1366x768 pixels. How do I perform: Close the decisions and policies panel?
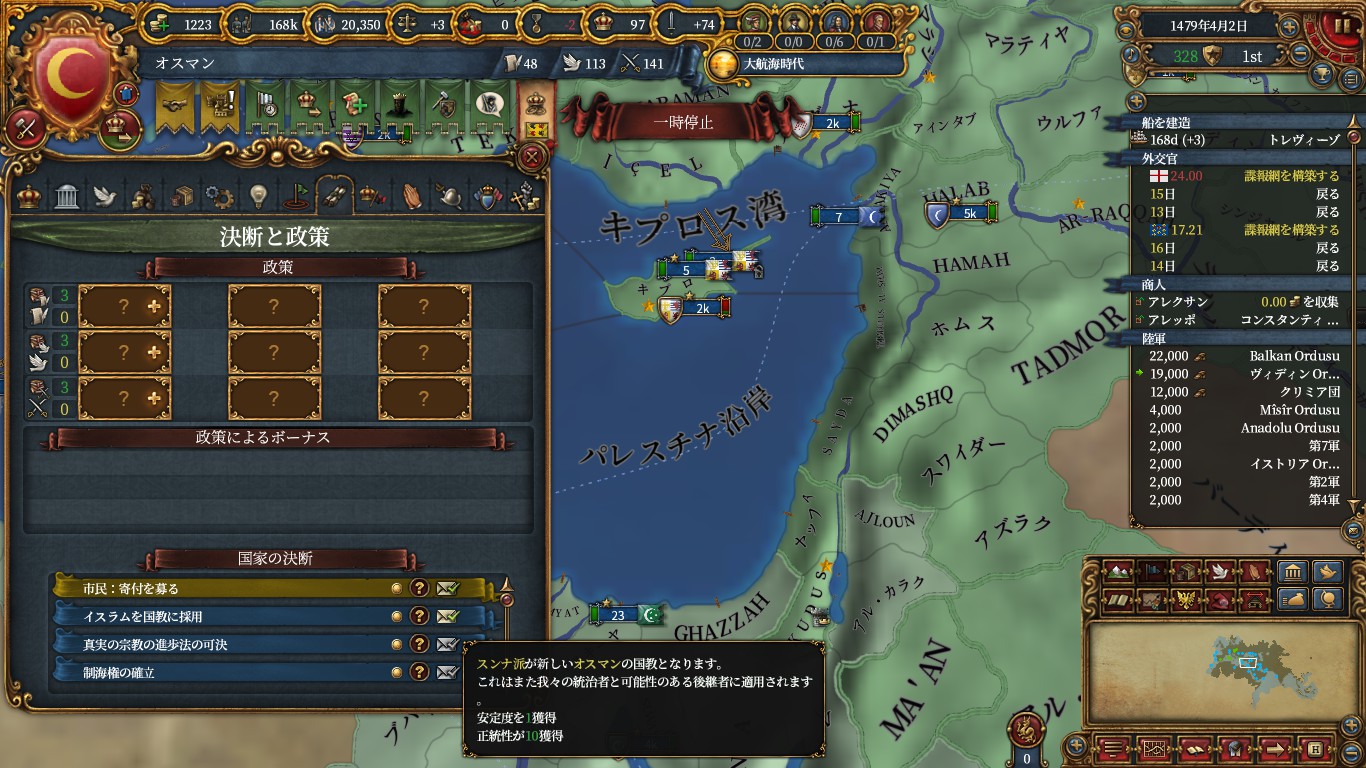[x=533, y=156]
